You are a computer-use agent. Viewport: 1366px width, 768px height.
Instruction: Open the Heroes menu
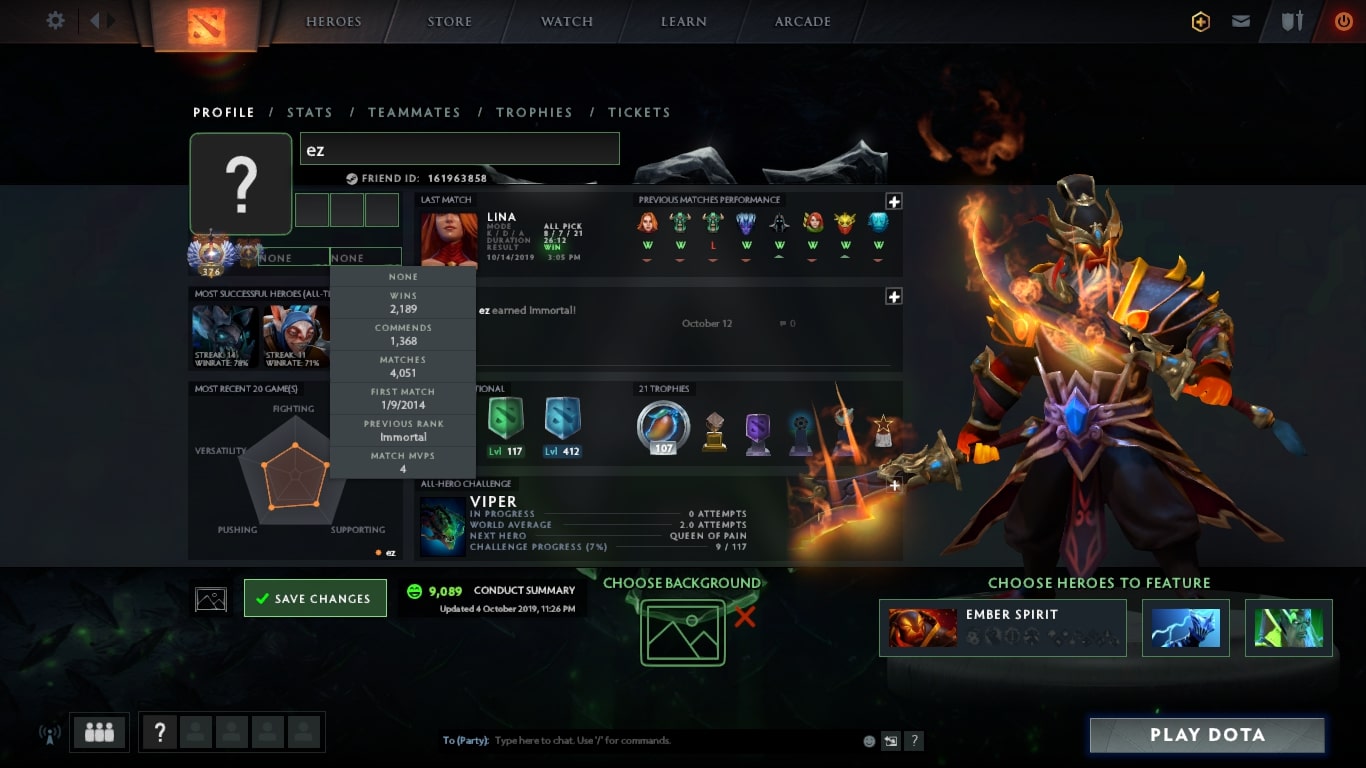coord(333,22)
